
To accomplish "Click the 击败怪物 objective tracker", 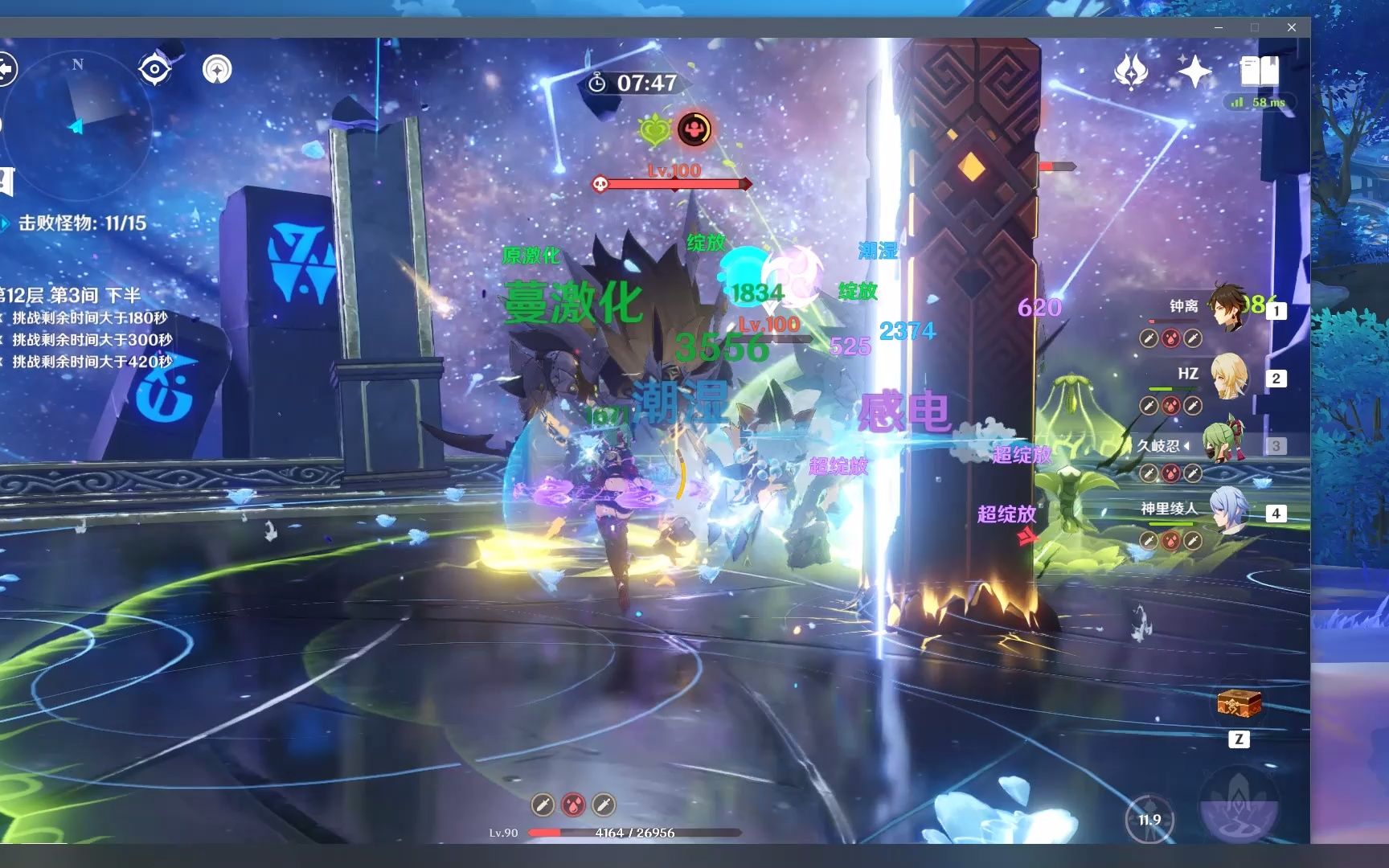I will 82,223.
